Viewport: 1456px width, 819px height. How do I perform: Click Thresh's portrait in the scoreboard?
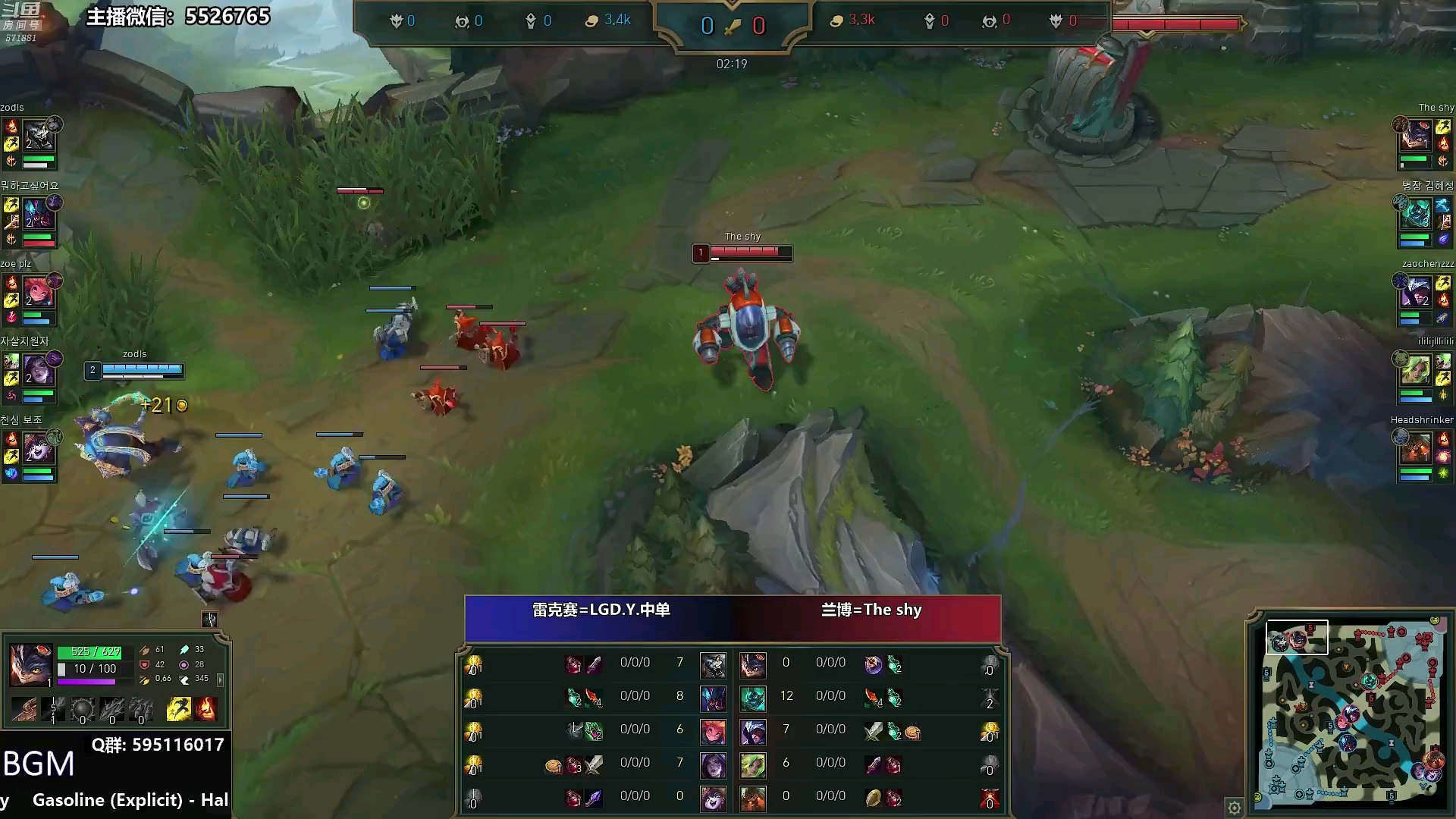(753, 698)
